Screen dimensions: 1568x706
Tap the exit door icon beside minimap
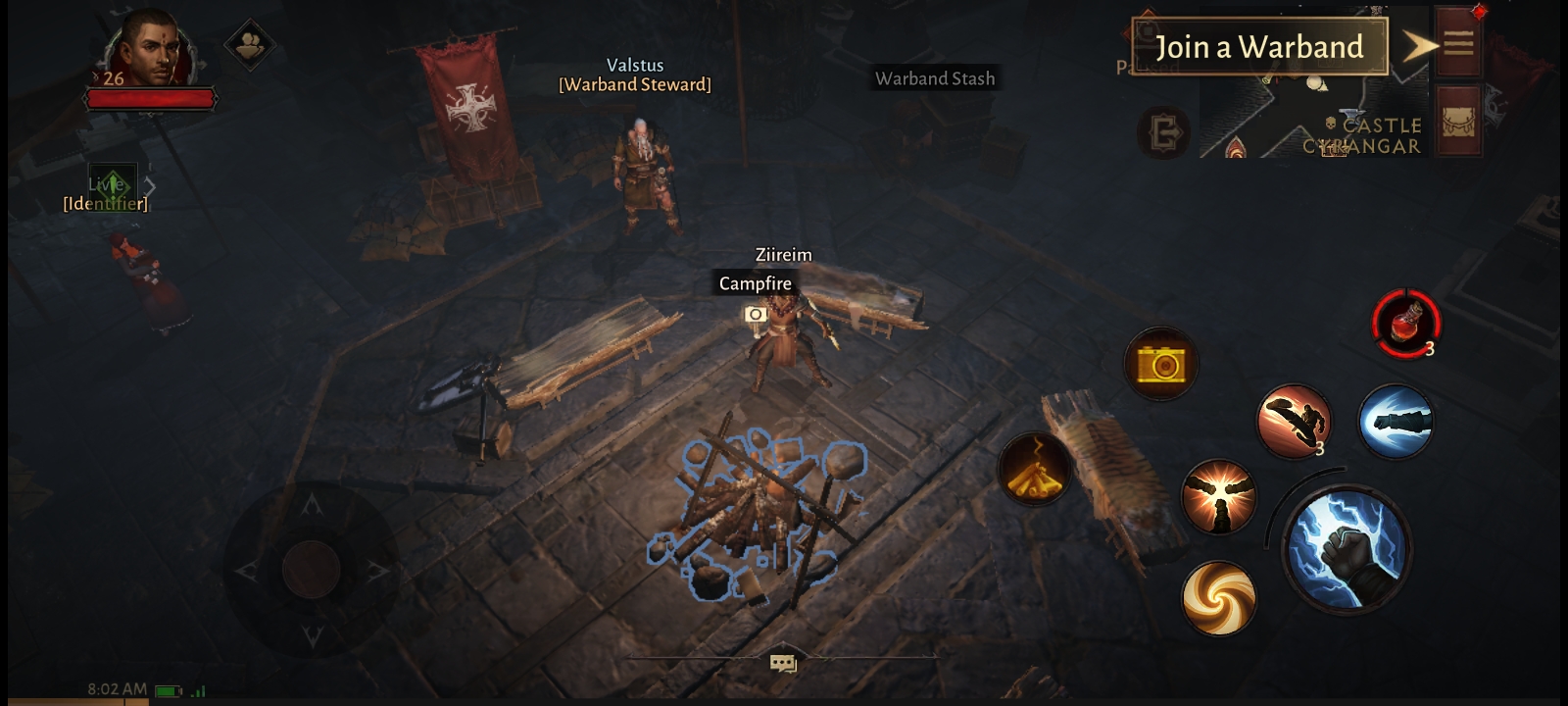tap(1163, 132)
